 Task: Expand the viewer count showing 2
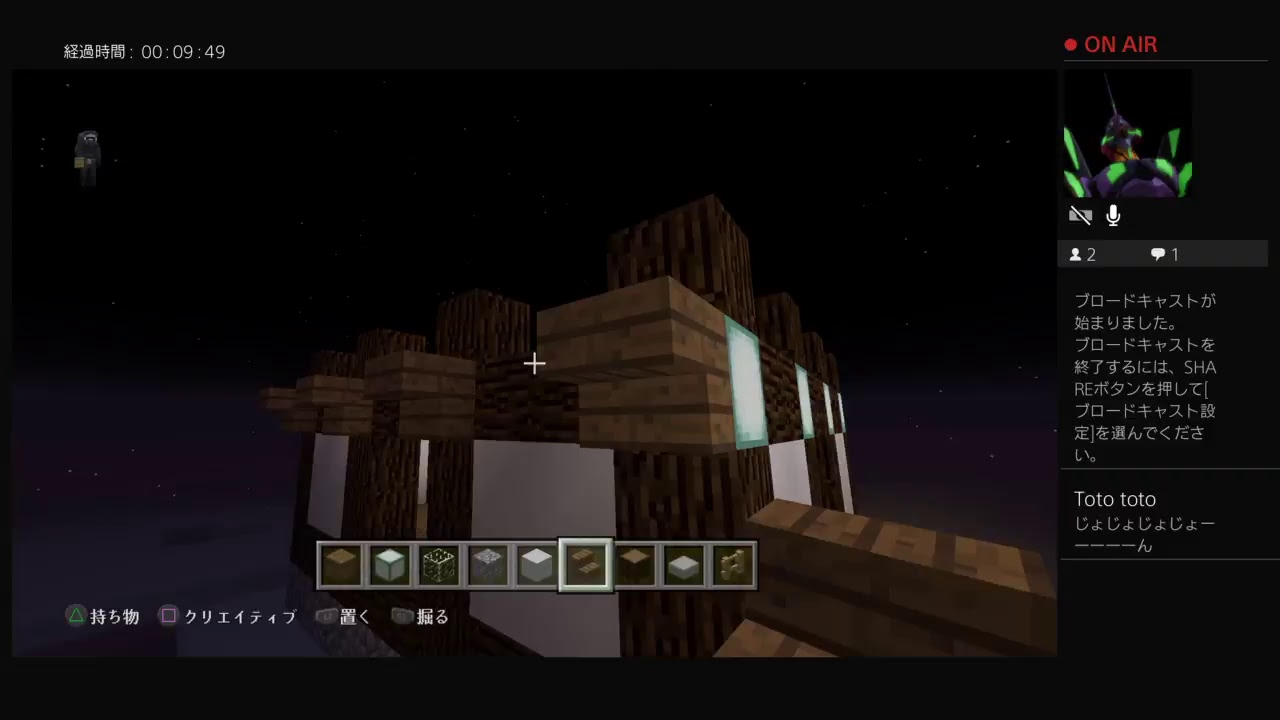pyautogui.click(x=1083, y=254)
